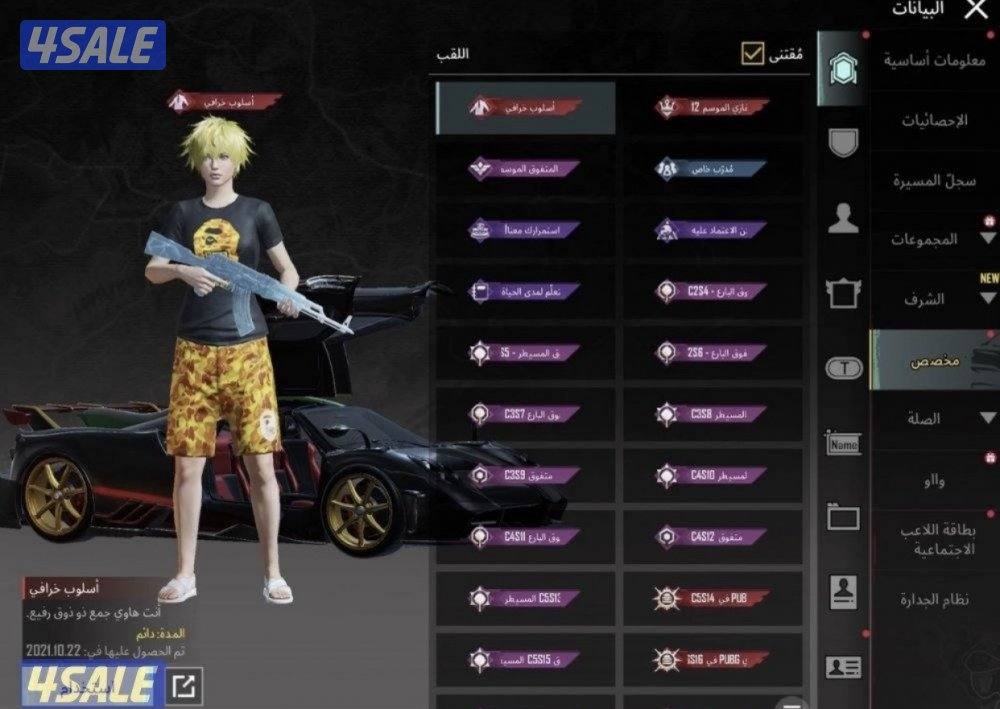Expand the Connection (الصلة) section
Screen dimensions: 1000x709
(934, 419)
